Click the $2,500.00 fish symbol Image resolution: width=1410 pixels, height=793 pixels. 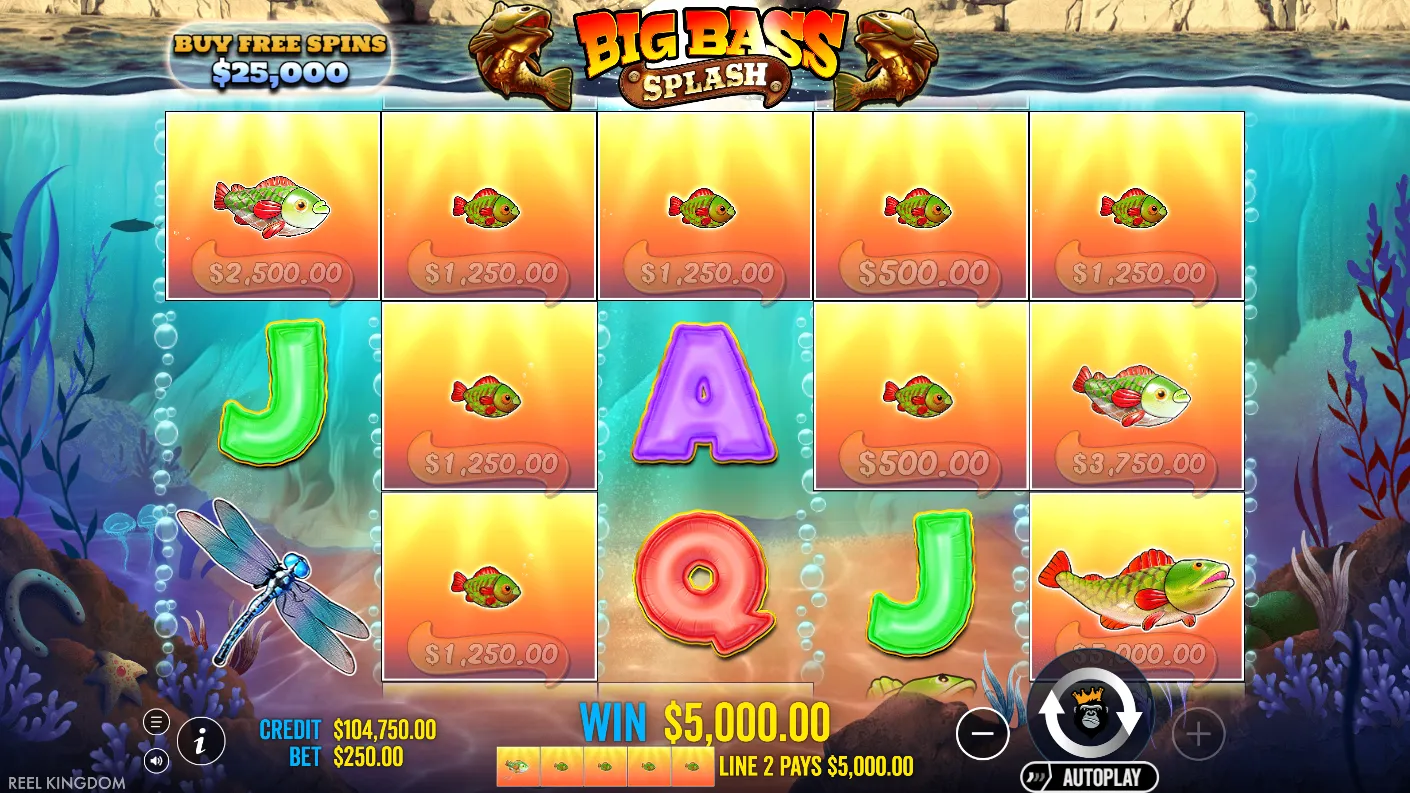pyautogui.click(x=270, y=205)
